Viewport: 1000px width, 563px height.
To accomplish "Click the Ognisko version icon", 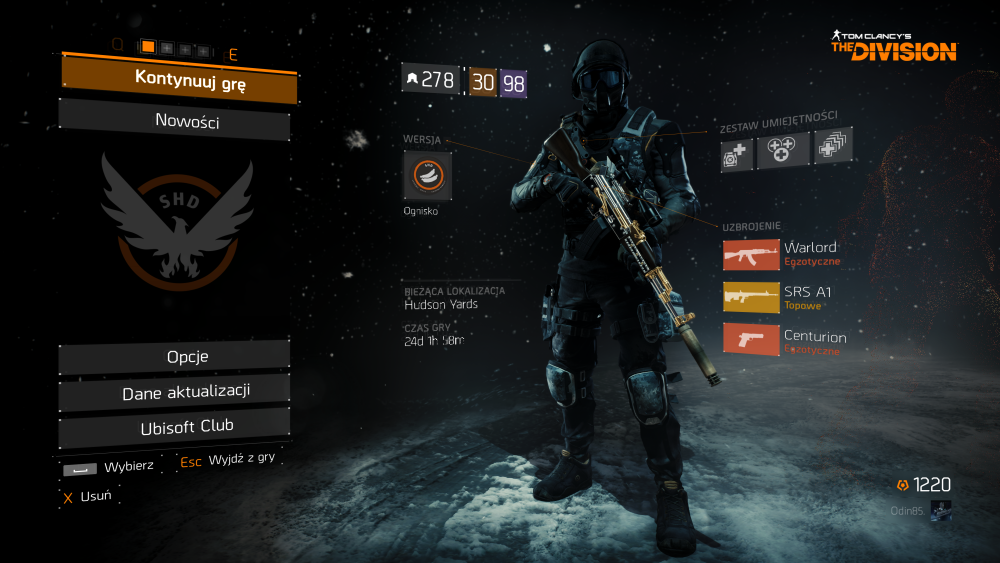I will 427,176.
